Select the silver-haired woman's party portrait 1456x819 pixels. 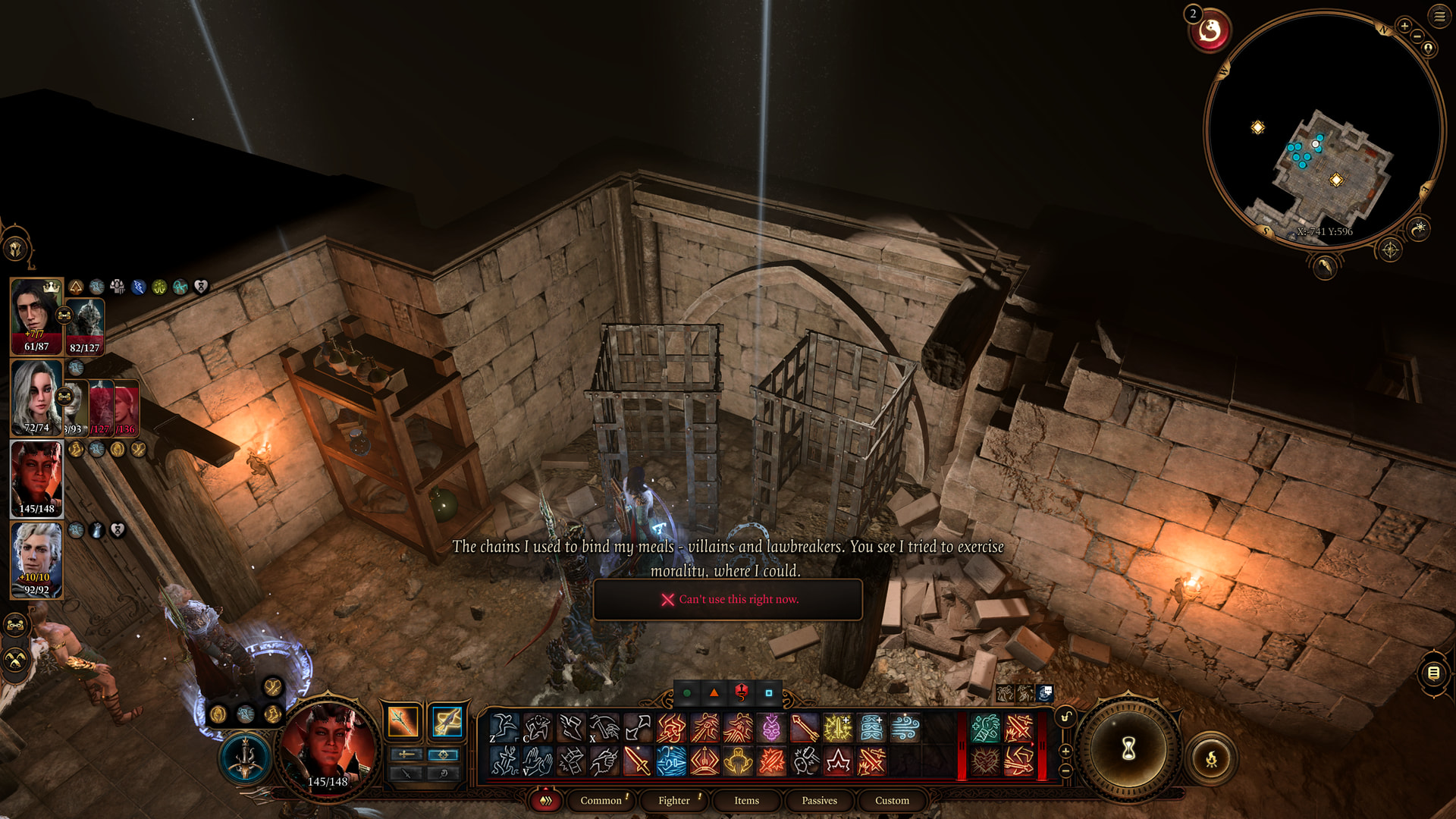tap(36, 397)
